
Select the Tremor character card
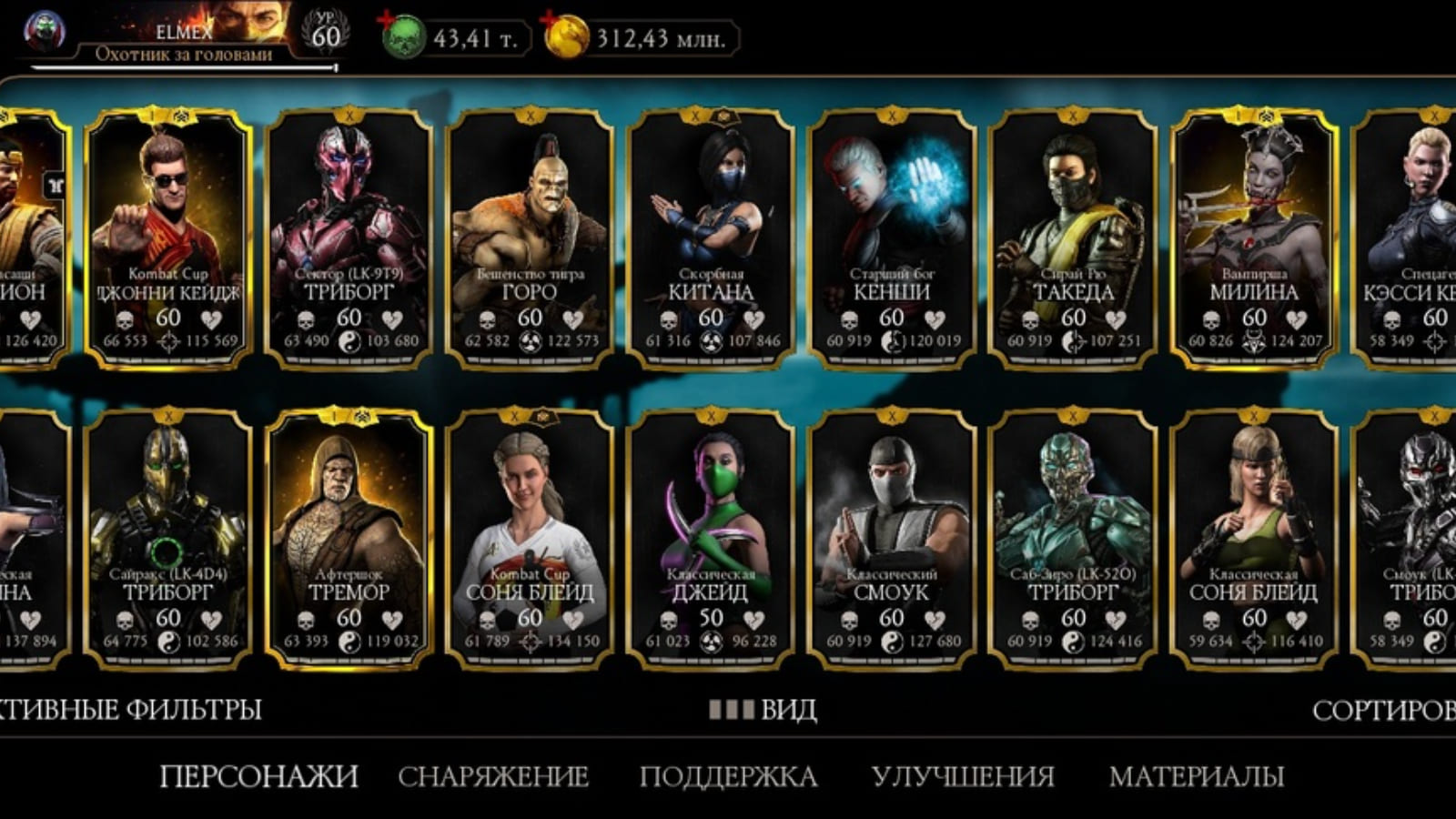coord(349,537)
